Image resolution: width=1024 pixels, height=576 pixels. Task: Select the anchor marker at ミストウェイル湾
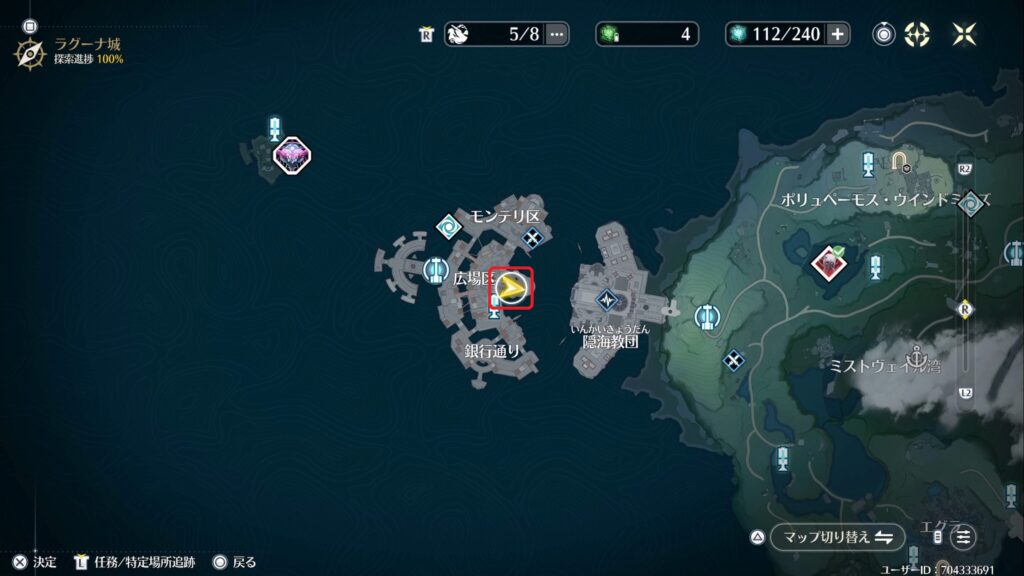915,355
